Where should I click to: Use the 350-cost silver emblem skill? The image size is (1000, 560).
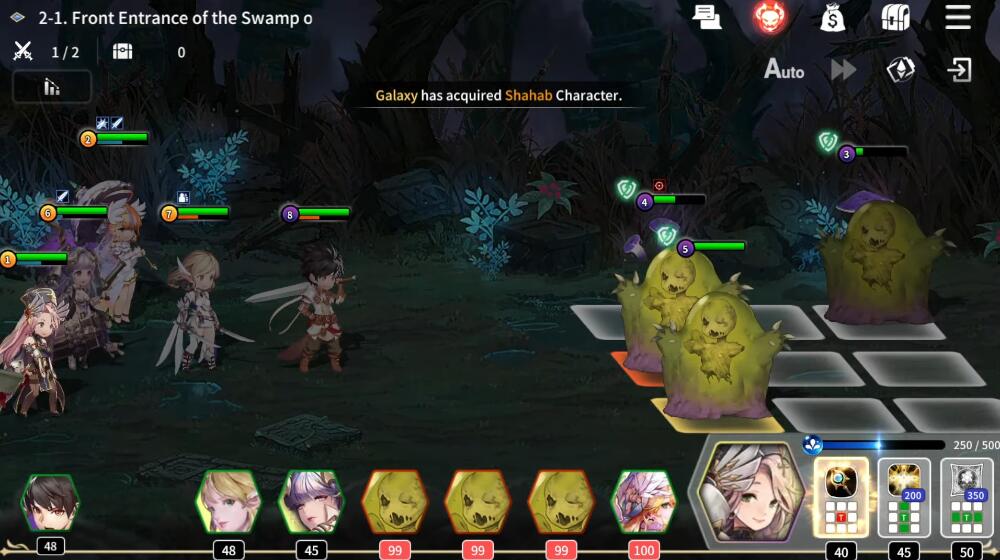pos(967,496)
